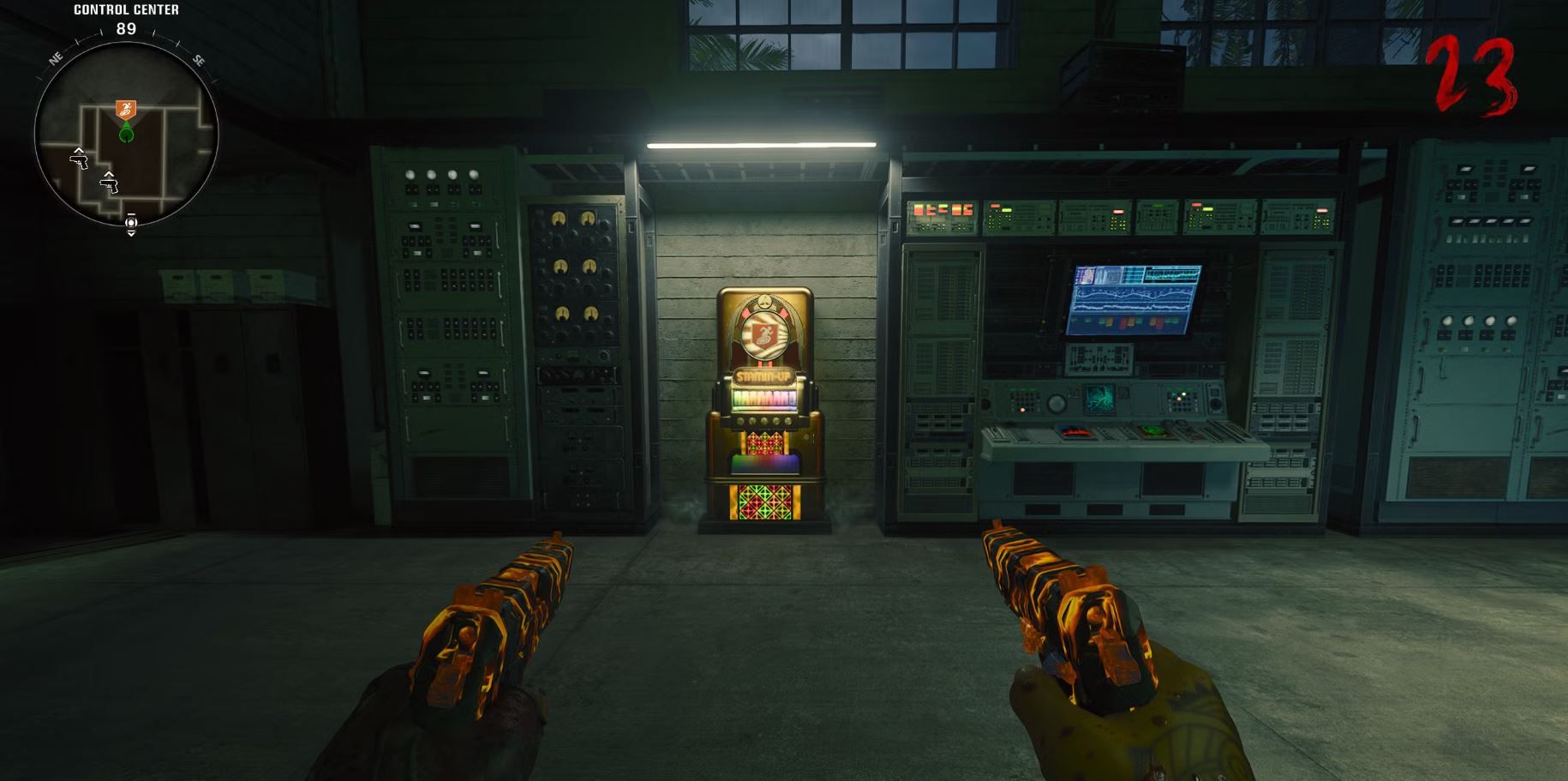
Task: Expand the compass arrow above the upper pistol icon
Action: click(x=80, y=150)
